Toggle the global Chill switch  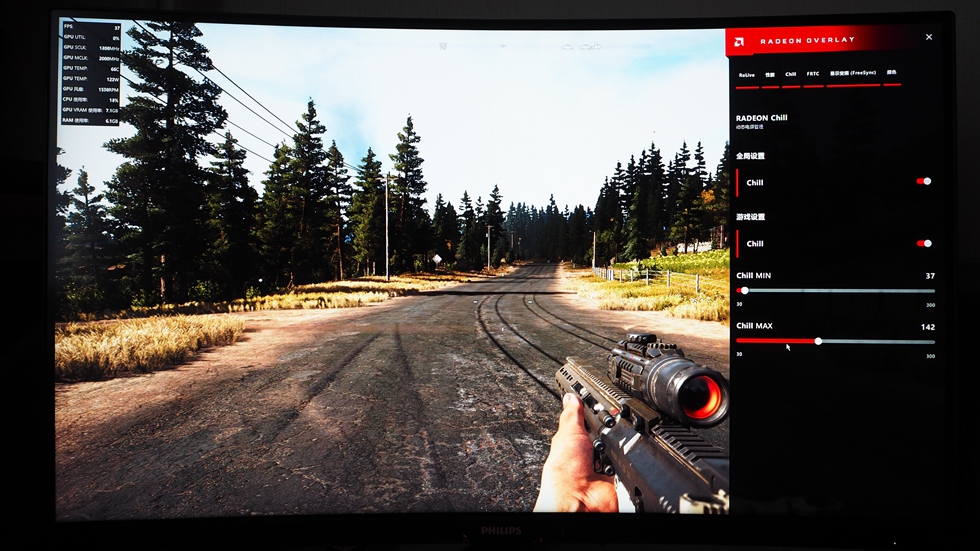923,181
